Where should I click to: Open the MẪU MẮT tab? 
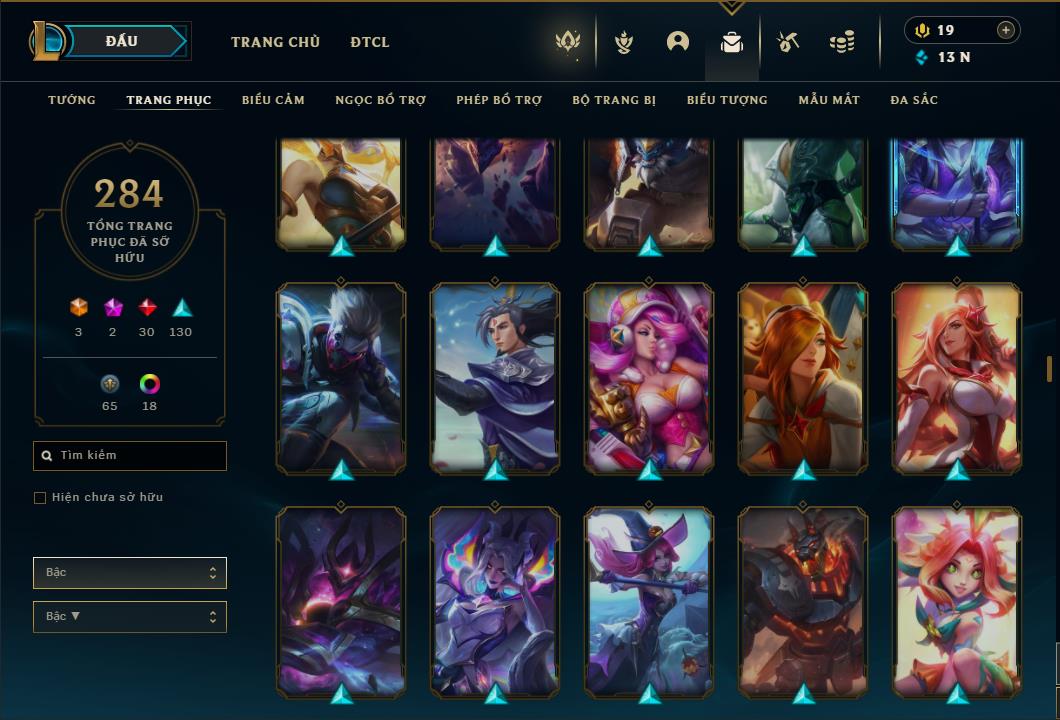829,100
